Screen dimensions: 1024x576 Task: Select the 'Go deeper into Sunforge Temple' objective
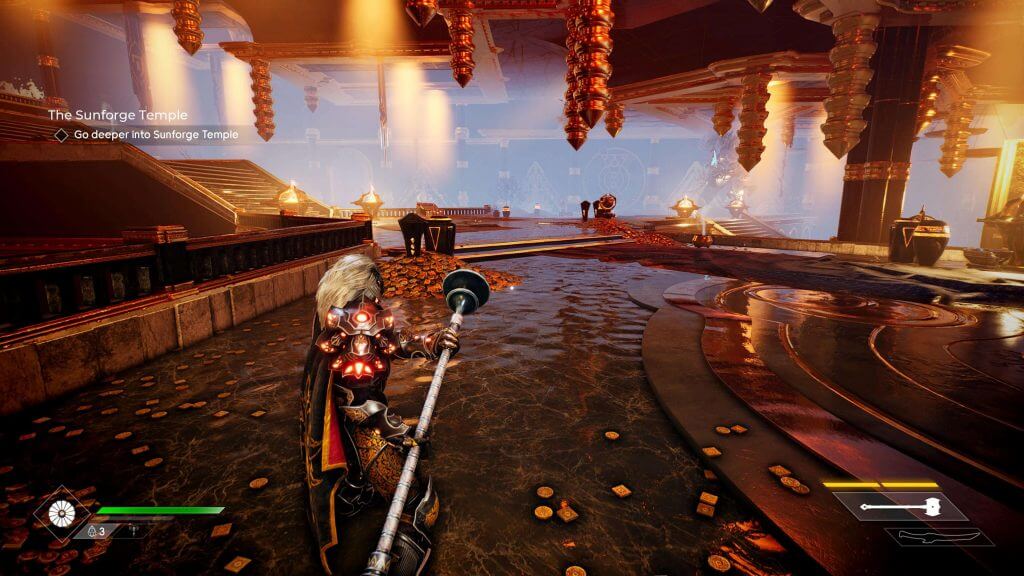coord(146,135)
